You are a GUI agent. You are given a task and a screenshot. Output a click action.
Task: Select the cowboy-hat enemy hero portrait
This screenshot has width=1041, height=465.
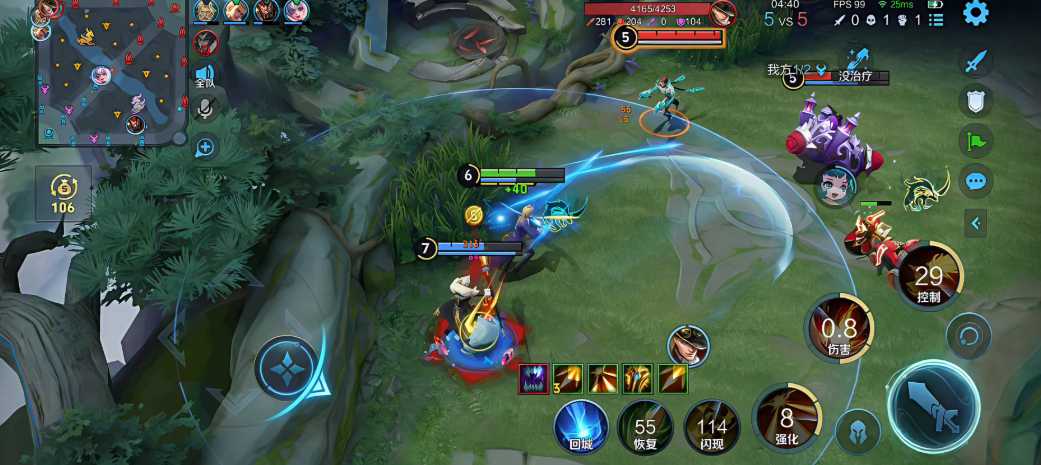pos(688,345)
